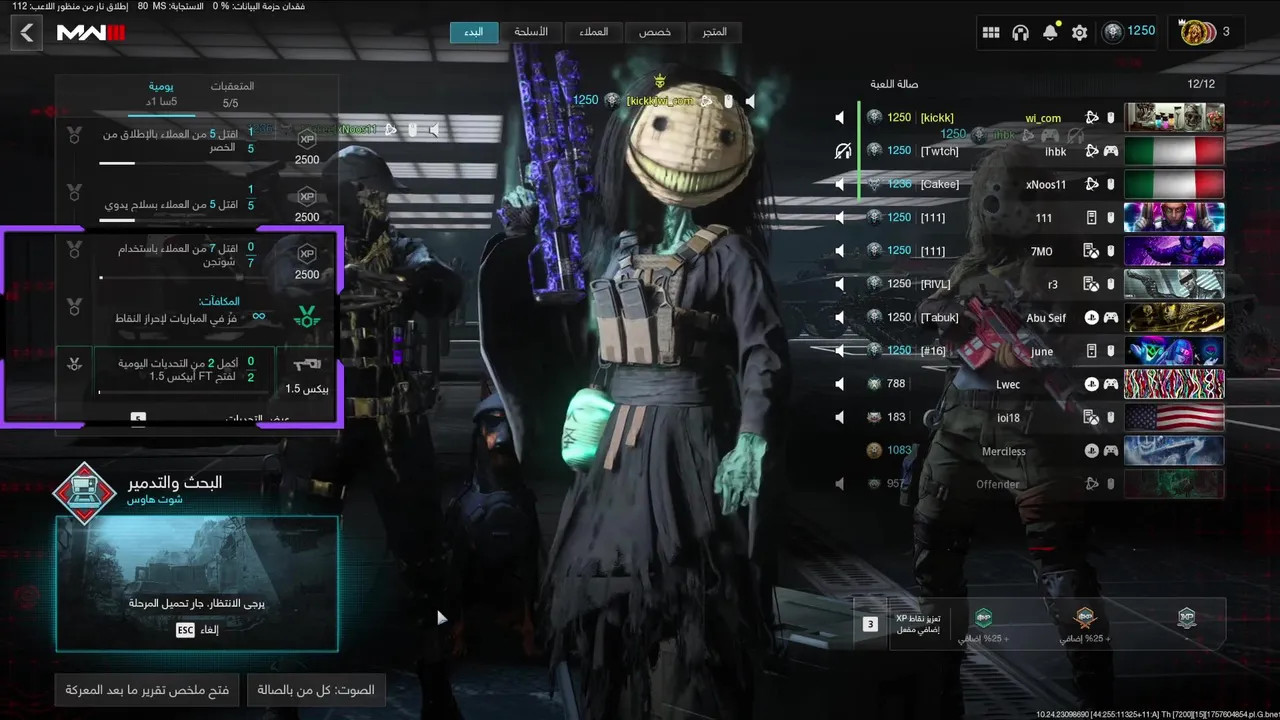
Task: Switch to the البدء tab
Action: click(x=473, y=32)
